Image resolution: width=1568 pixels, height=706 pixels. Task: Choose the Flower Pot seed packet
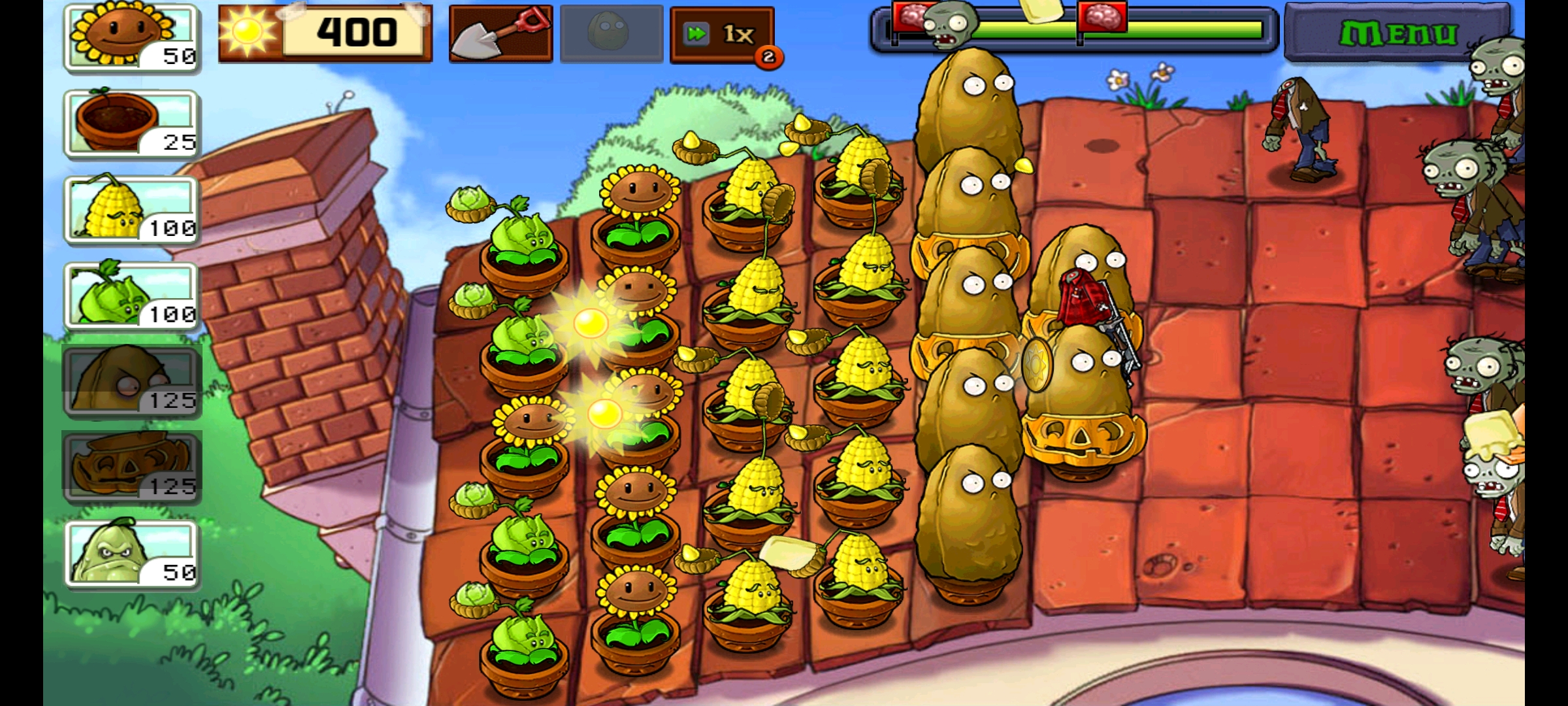132,124
